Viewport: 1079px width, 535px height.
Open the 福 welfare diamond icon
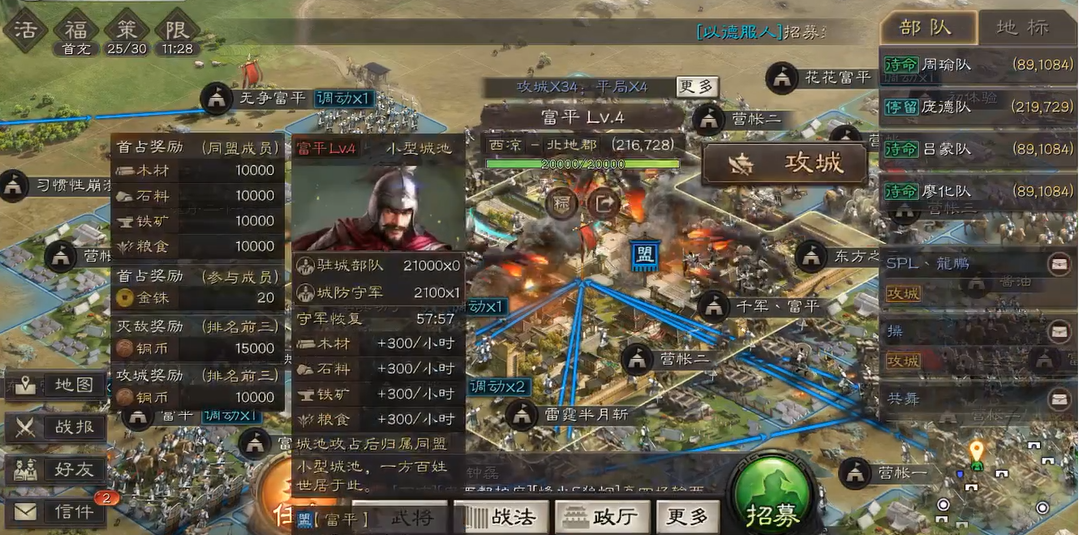pyautogui.click(x=76, y=28)
